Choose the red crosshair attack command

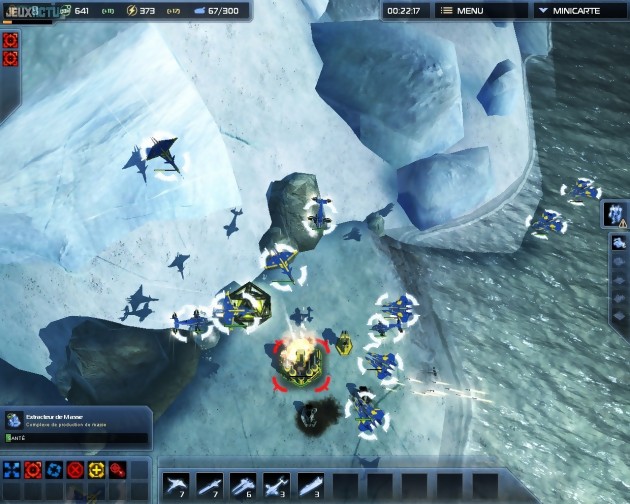(x=33, y=470)
